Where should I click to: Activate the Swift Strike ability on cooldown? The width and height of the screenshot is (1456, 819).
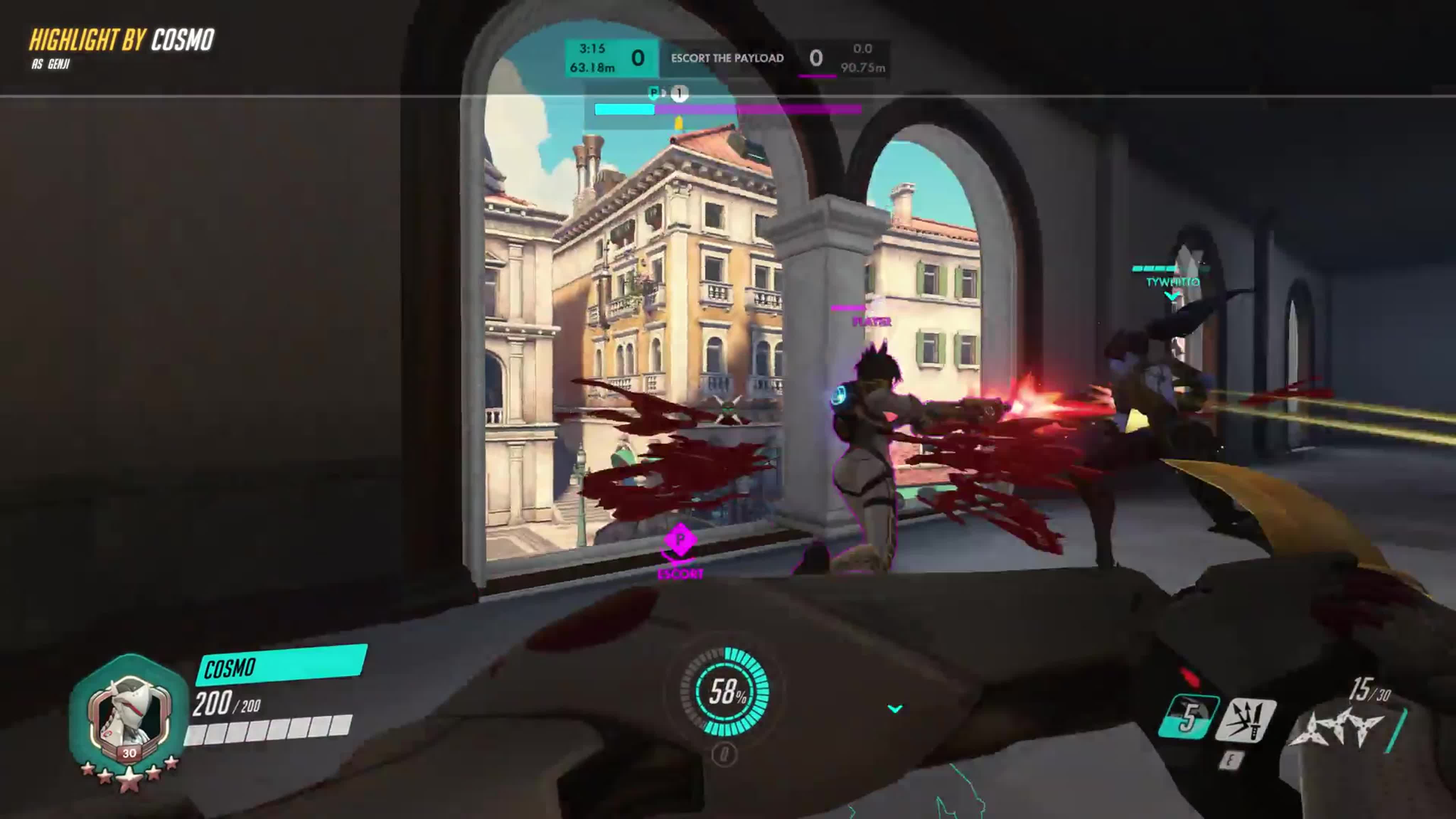(1188, 717)
